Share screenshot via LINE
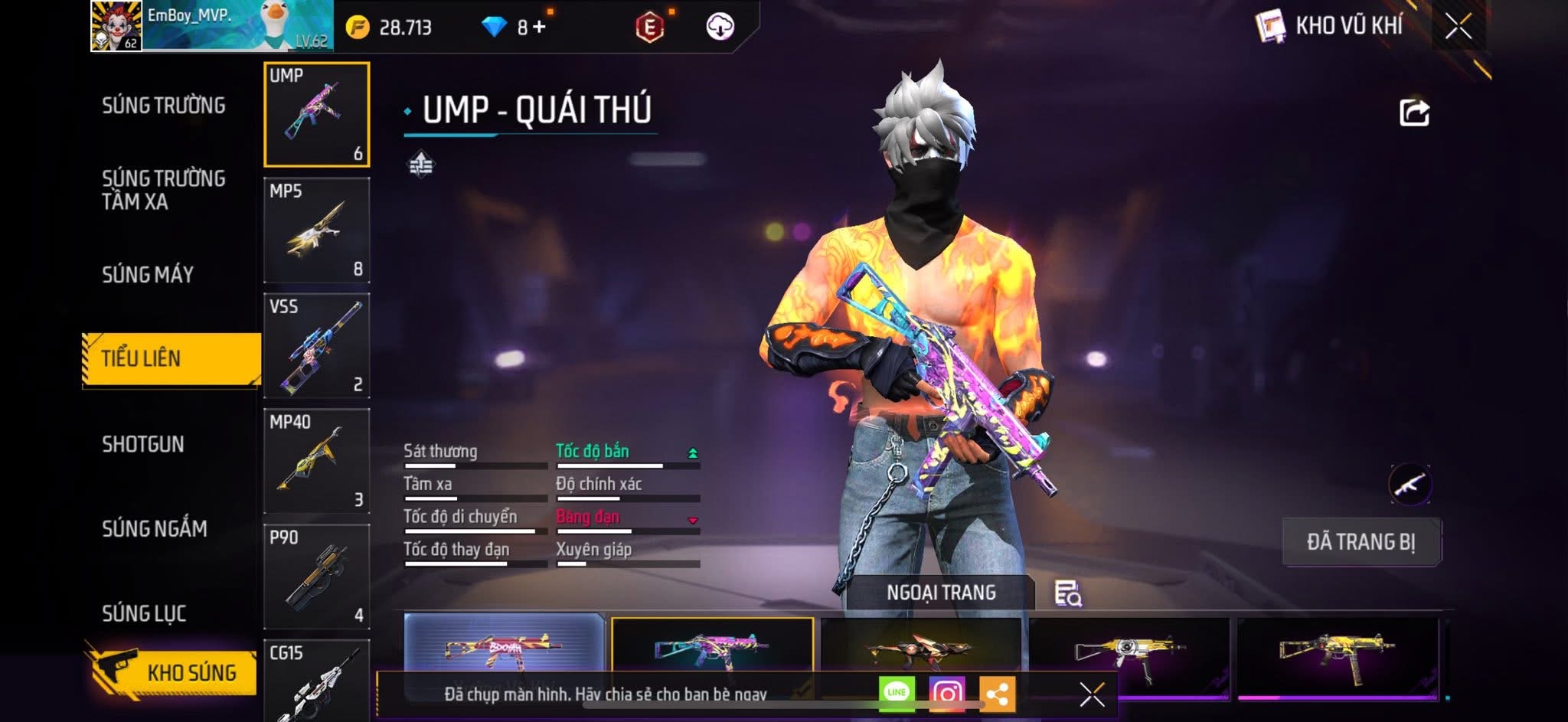The height and width of the screenshot is (722, 1568). click(897, 693)
